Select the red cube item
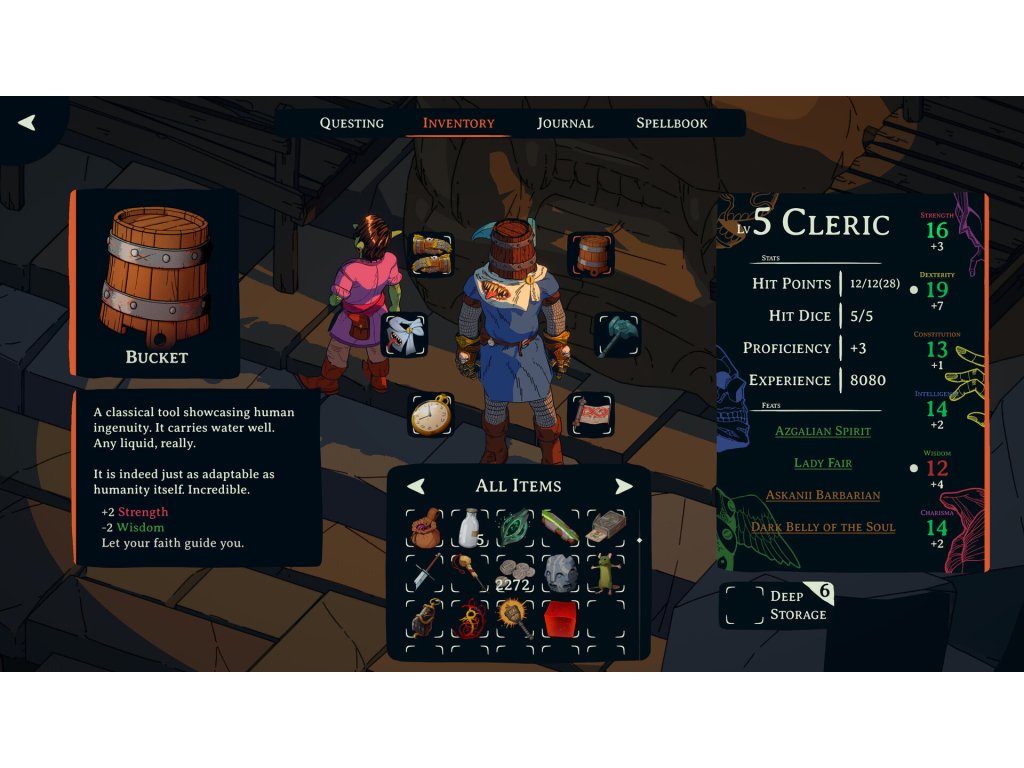Screen dimensions: 1024x768 [x=561, y=619]
